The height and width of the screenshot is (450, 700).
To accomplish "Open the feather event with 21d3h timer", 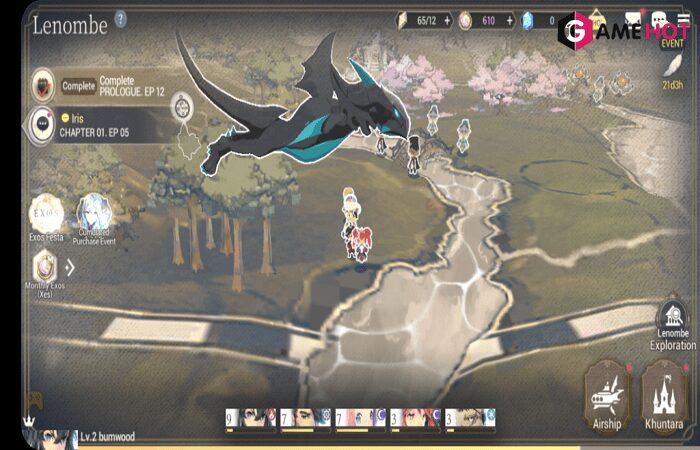I will click(674, 66).
